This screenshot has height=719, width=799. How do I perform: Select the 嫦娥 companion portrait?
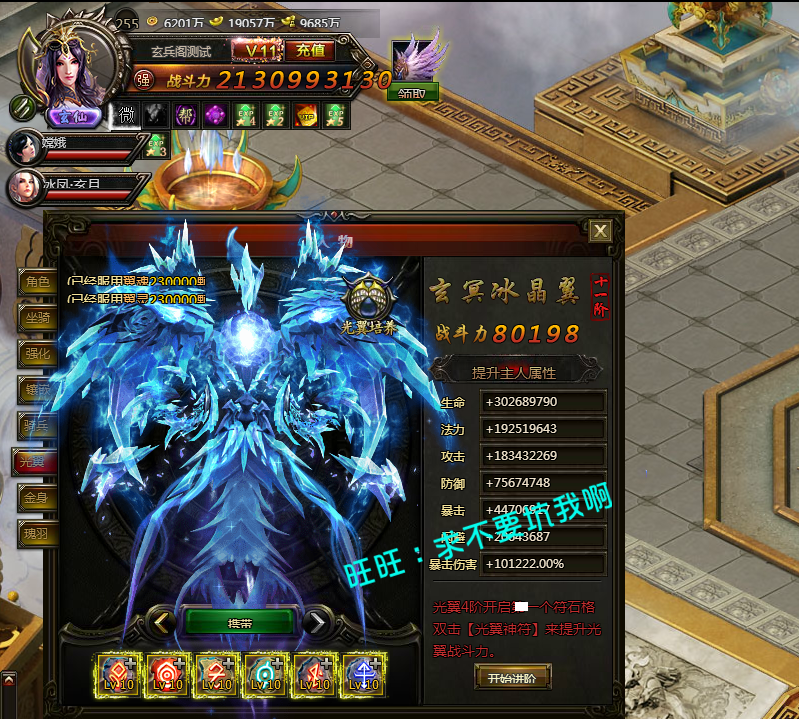24,147
